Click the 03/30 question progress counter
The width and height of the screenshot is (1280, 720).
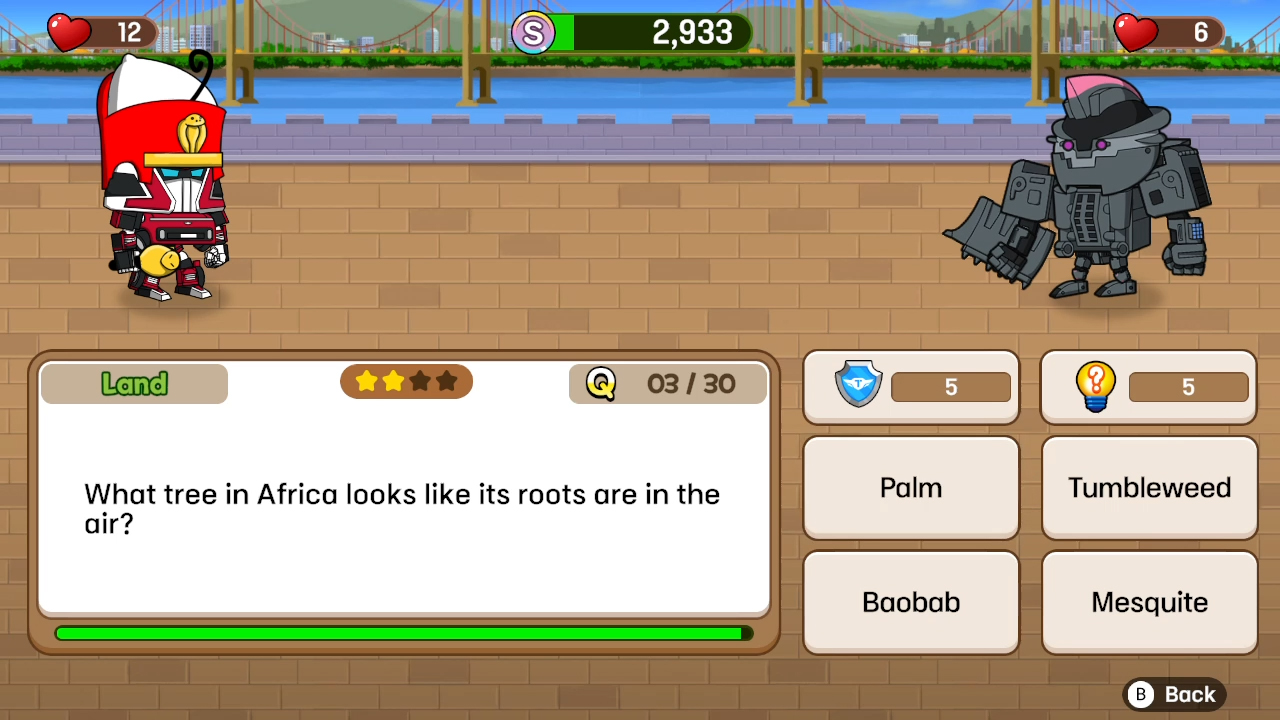coord(690,384)
